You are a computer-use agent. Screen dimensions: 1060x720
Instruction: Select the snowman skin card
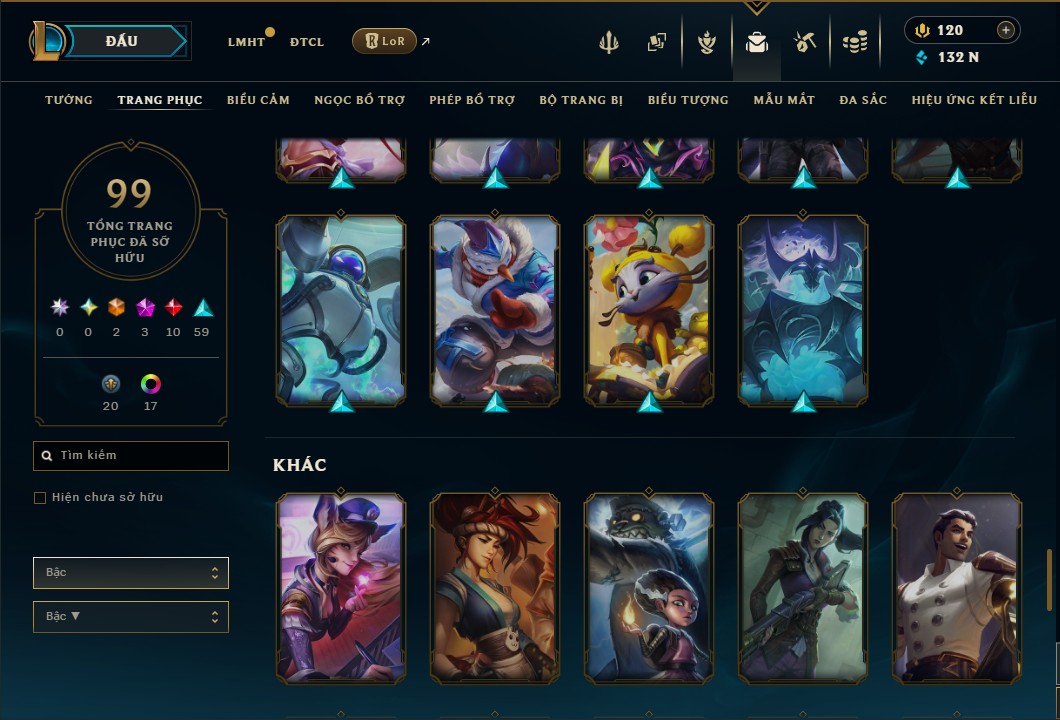point(495,310)
